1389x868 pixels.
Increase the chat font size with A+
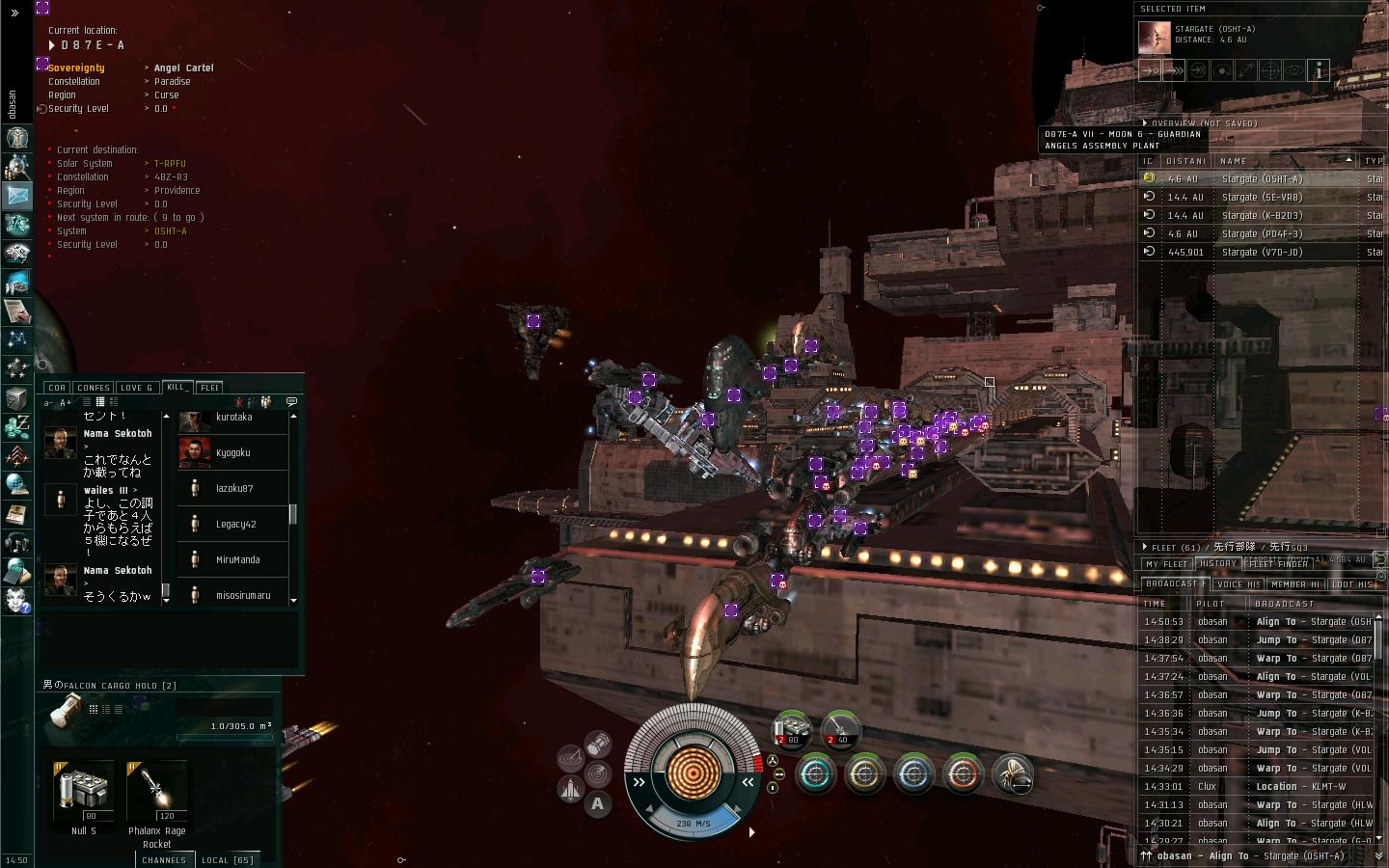67,402
